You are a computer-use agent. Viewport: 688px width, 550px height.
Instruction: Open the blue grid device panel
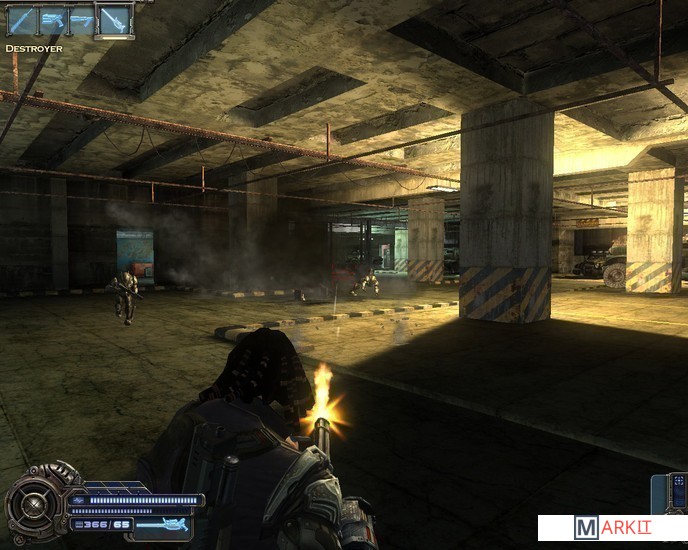tap(678, 490)
